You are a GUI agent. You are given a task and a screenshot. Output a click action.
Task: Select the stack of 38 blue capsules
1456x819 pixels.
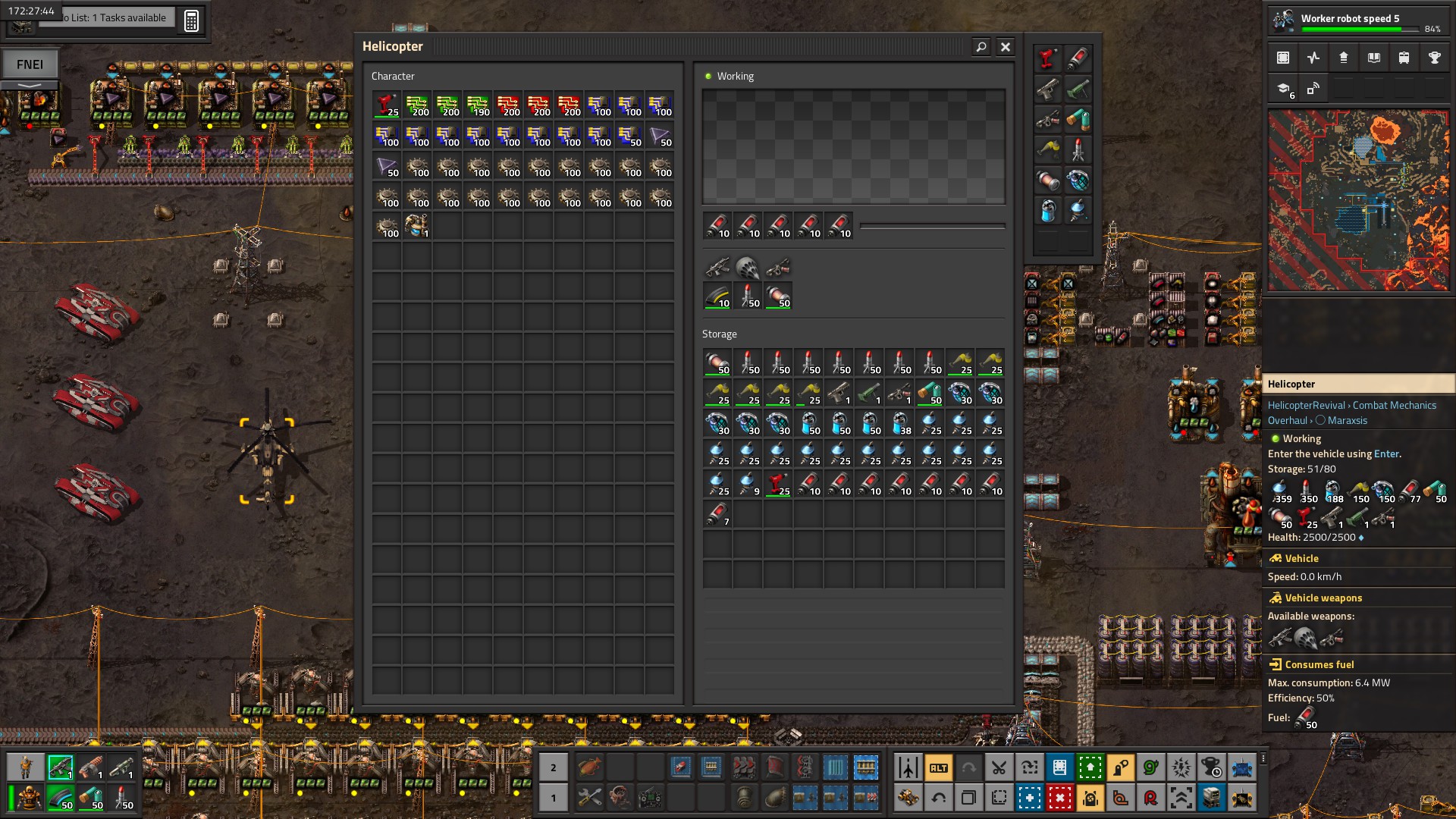pyautogui.click(x=899, y=423)
